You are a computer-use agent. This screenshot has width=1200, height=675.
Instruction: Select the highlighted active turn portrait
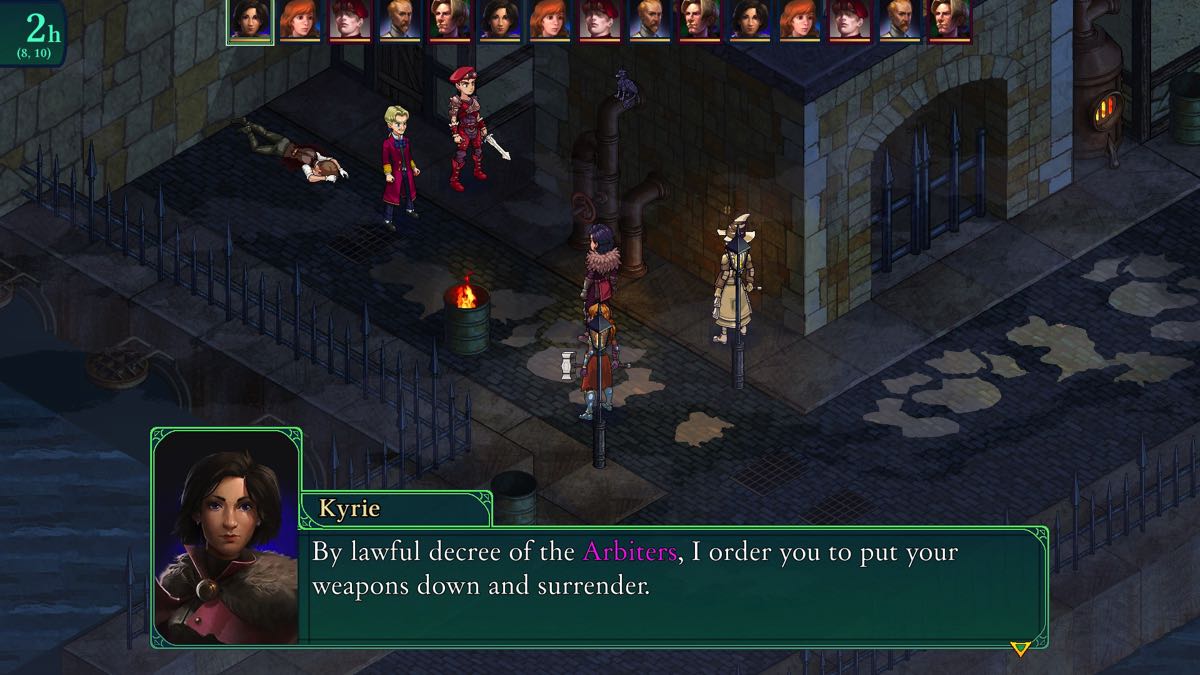pyautogui.click(x=250, y=21)
